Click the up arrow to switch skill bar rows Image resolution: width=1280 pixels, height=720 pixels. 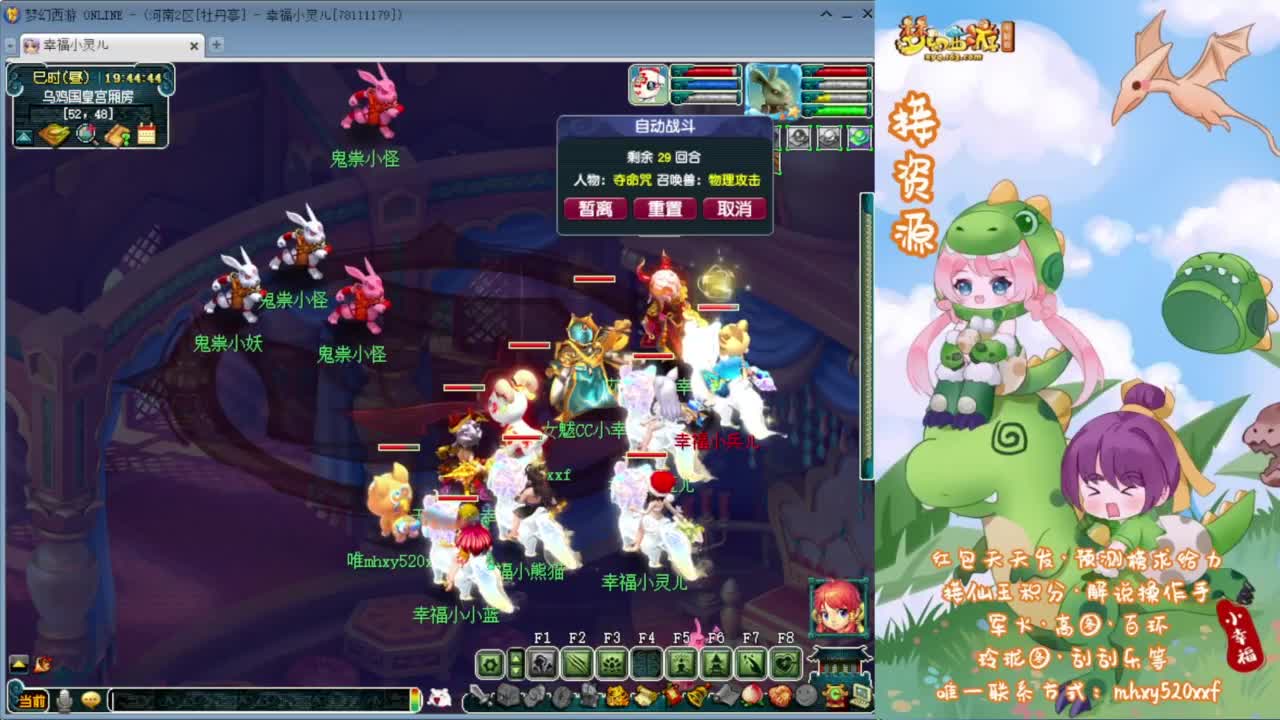click(516, 657)
